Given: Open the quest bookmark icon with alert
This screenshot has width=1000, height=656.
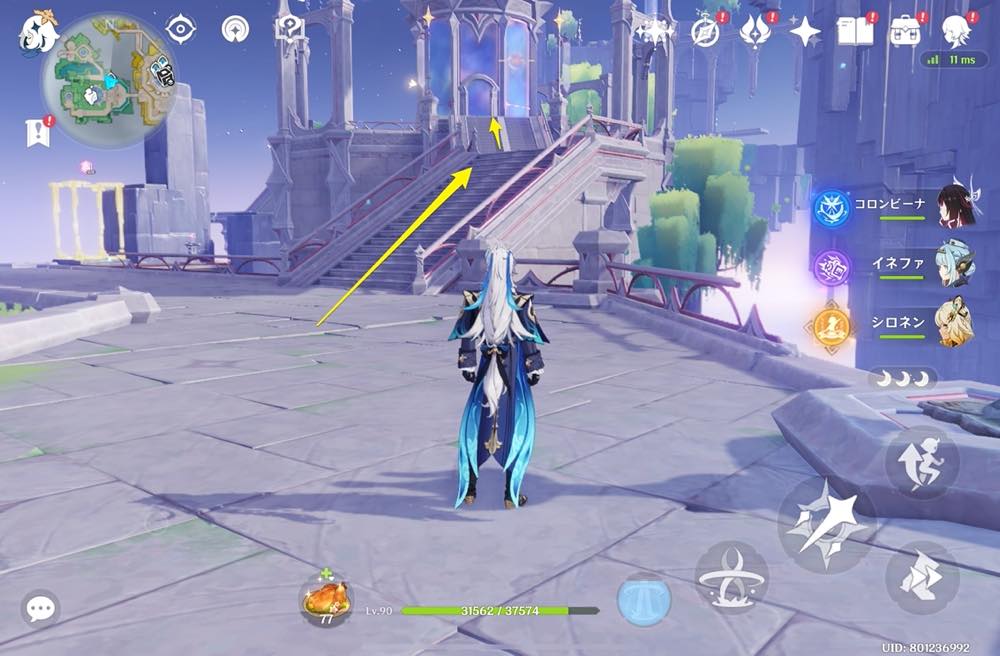Looking at the screenshot, I should coord(39,131).
